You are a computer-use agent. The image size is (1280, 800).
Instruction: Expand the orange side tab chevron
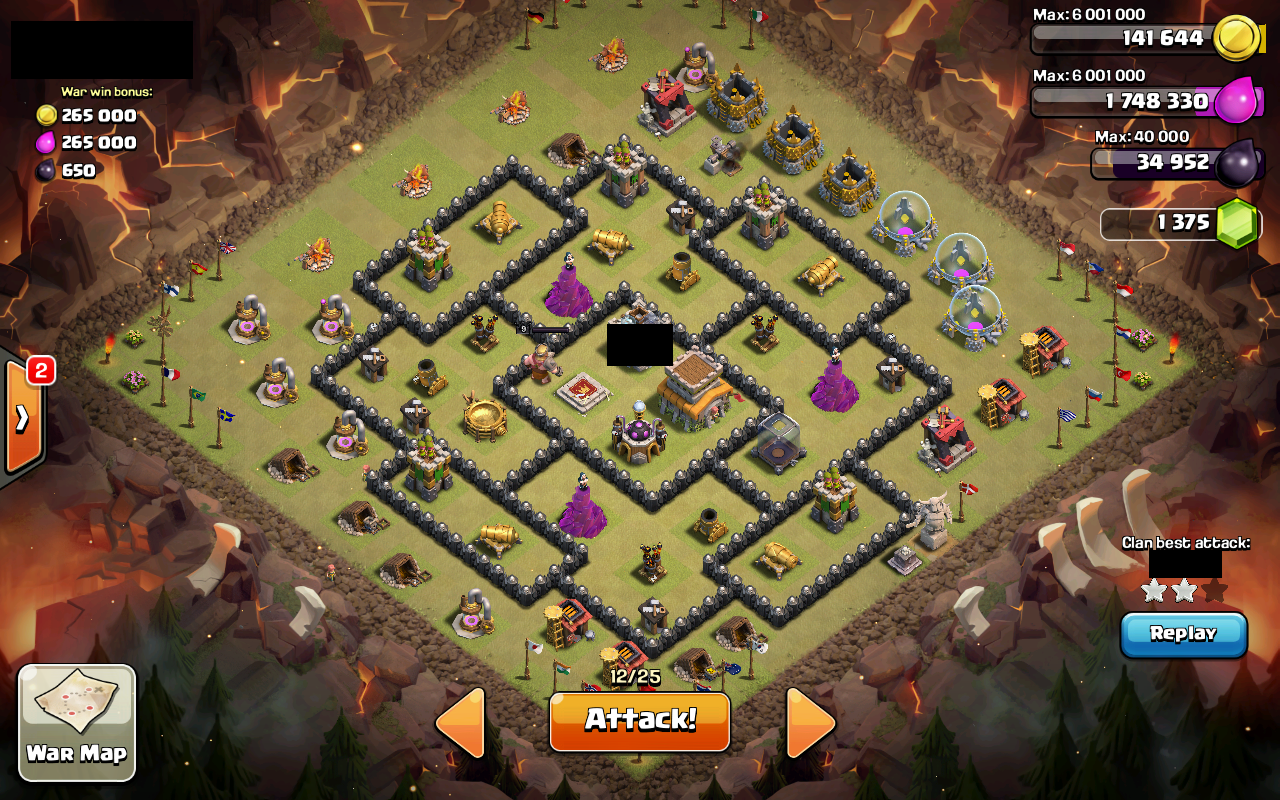22,420
